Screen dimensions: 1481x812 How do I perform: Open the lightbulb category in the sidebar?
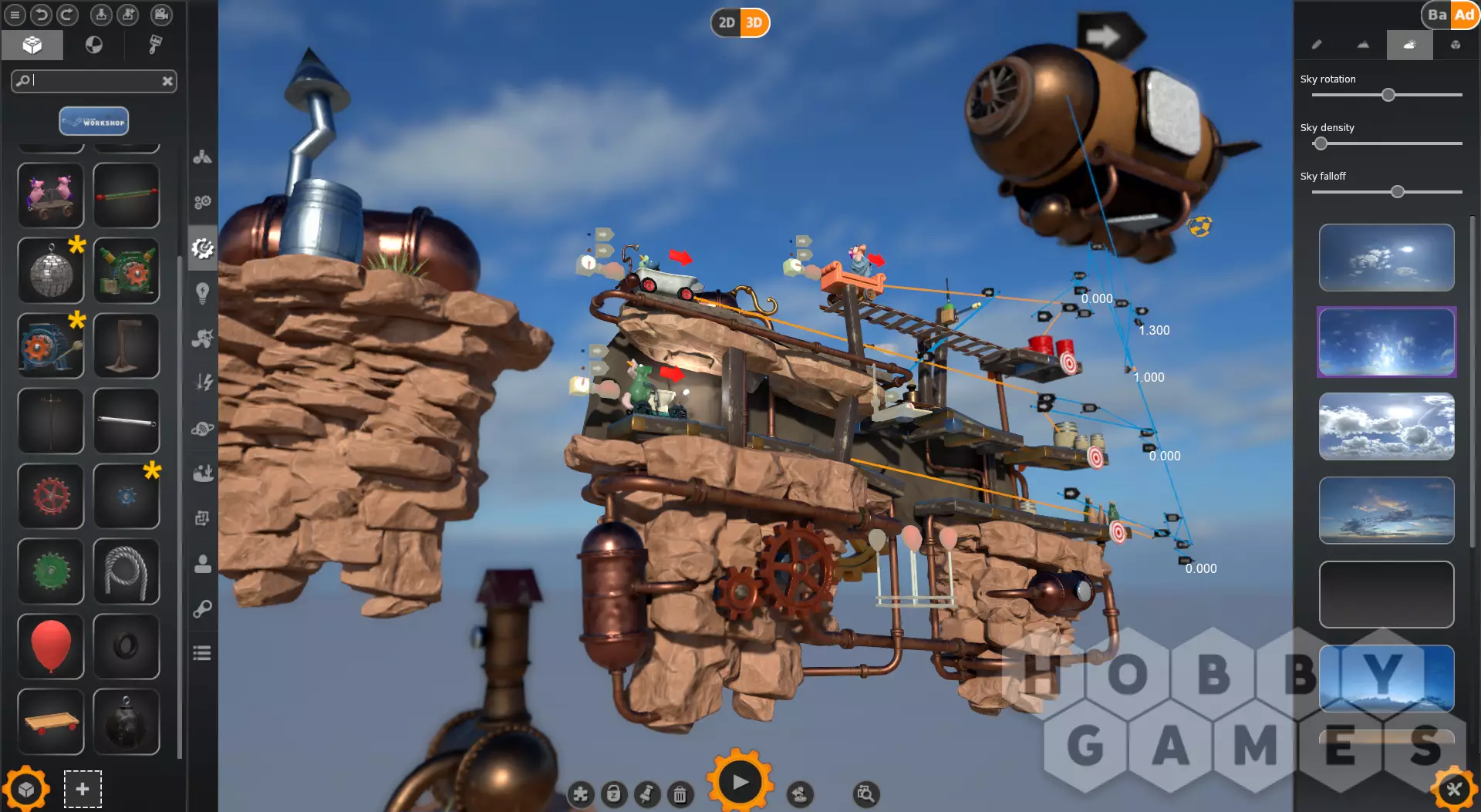point(203,292)
